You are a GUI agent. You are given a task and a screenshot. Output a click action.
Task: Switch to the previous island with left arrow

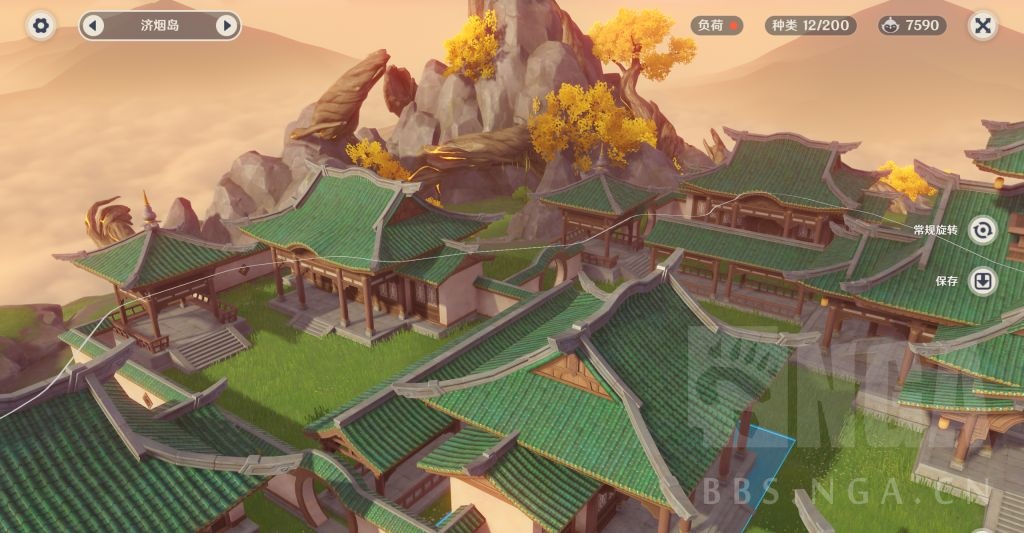[93, 26]
